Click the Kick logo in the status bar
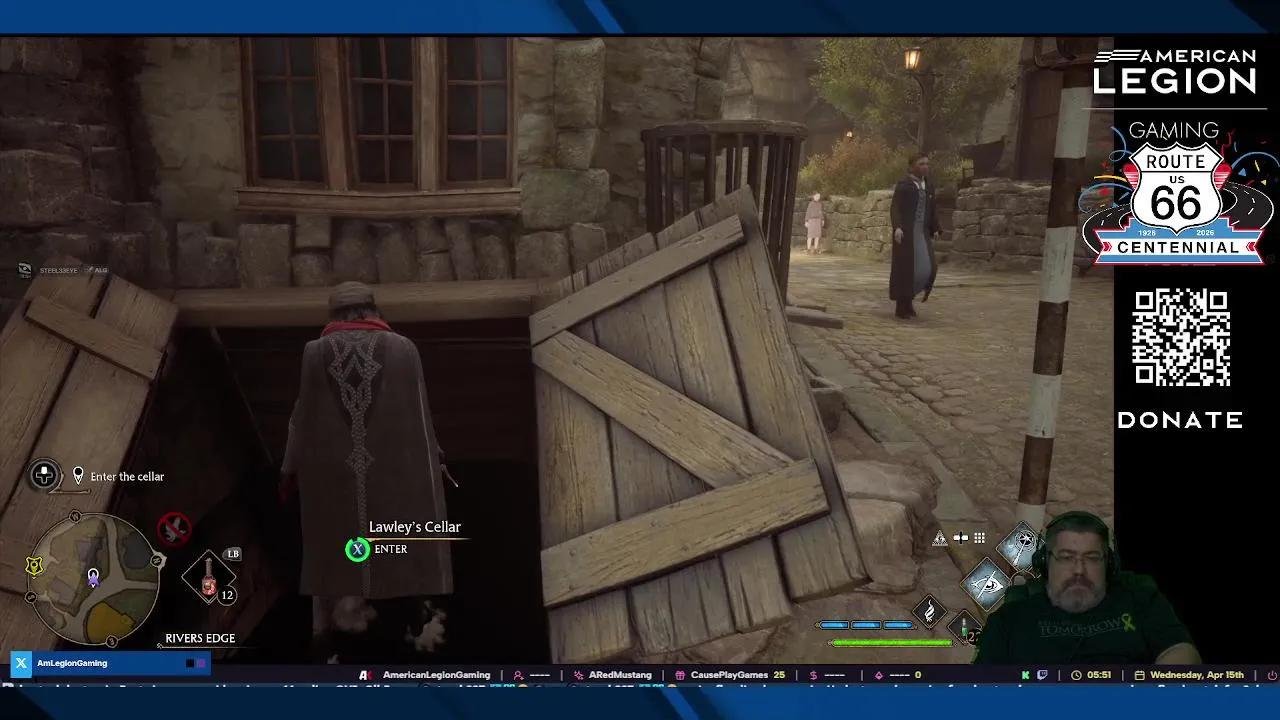1280x720 pixels. point(1023,675)
